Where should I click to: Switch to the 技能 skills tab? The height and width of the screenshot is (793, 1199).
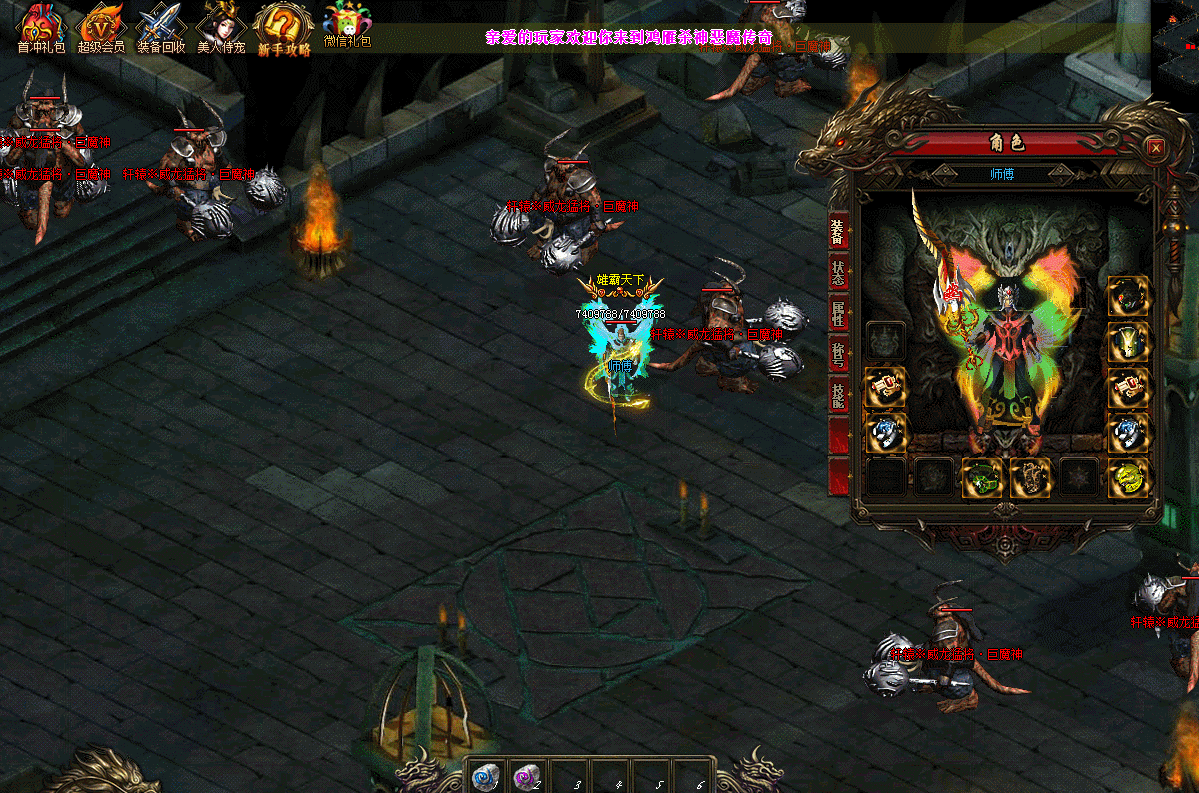(x=838, y=396)
